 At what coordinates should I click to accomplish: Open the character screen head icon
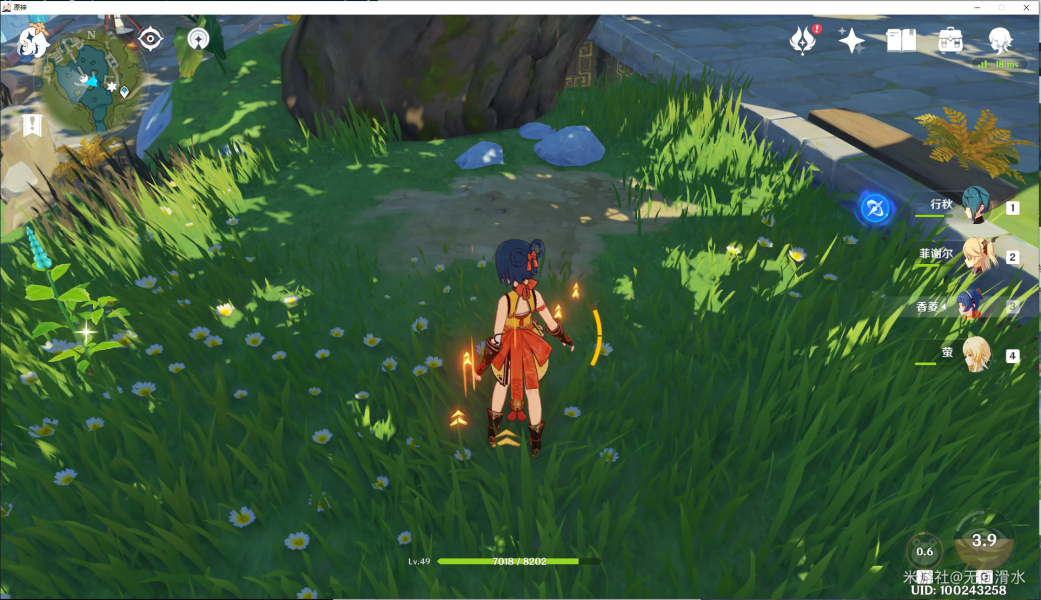coord(999,40)
